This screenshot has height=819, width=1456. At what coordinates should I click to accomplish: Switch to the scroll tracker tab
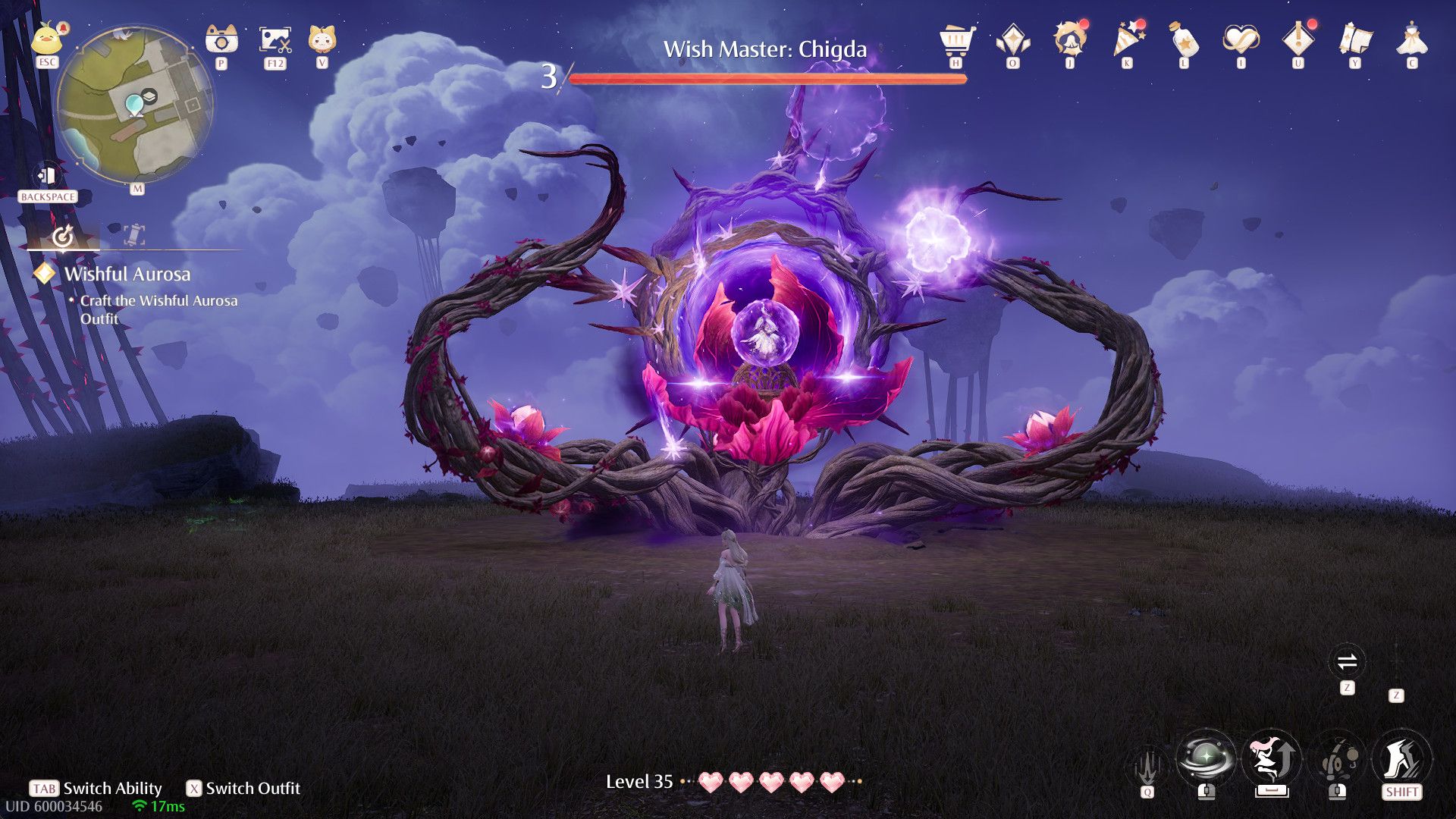click(133, 235)
